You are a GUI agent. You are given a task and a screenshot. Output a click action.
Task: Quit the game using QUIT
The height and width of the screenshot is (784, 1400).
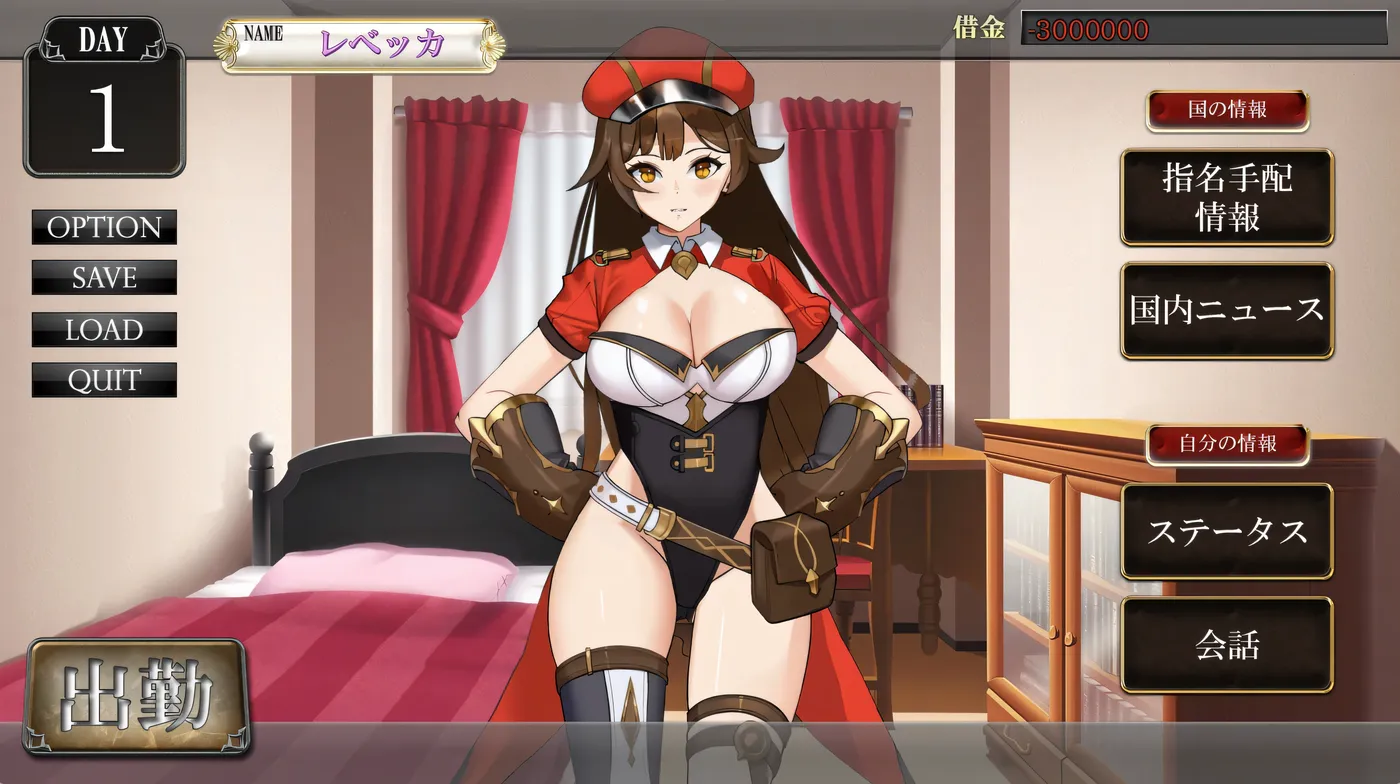104,380
